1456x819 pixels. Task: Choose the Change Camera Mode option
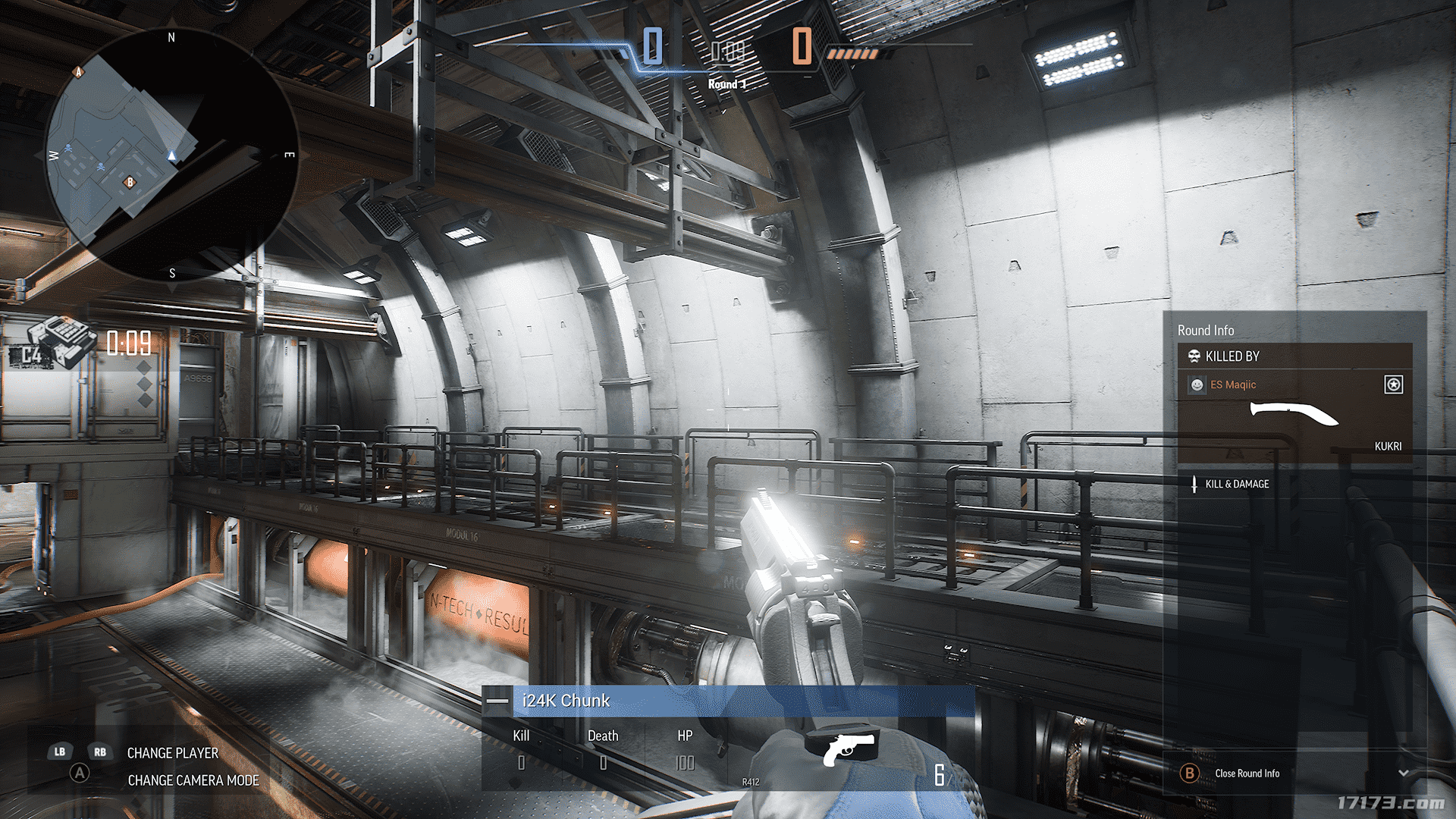coord(193,780)
